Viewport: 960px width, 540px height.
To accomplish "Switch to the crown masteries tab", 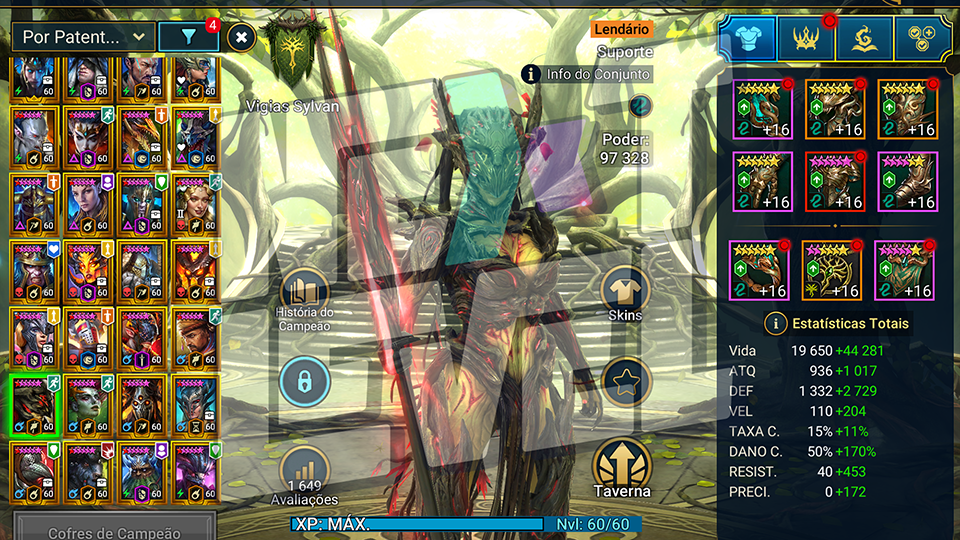I will pyautogui.click(x=806, y=38).
